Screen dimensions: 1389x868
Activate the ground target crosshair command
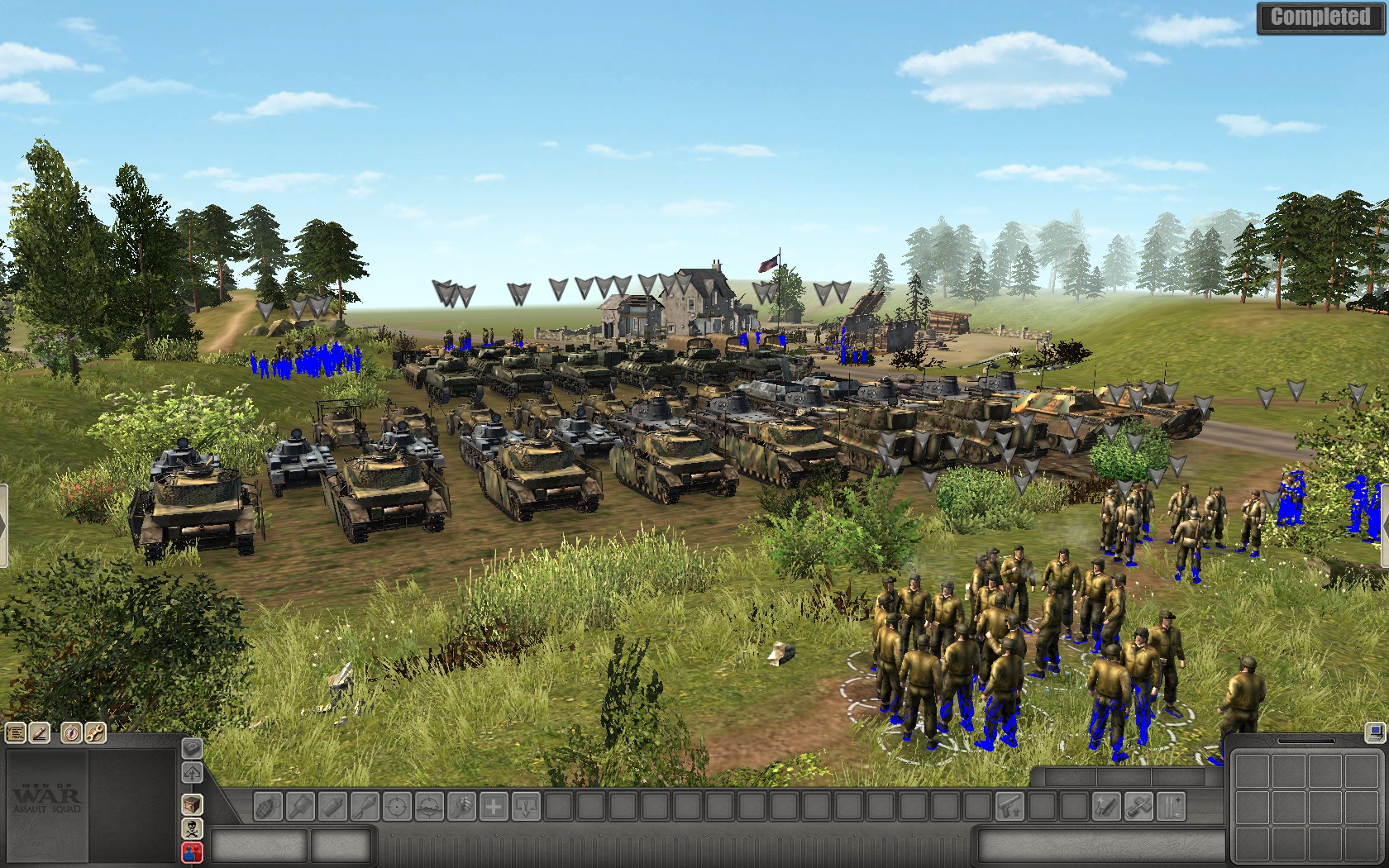tap(429, 806)
